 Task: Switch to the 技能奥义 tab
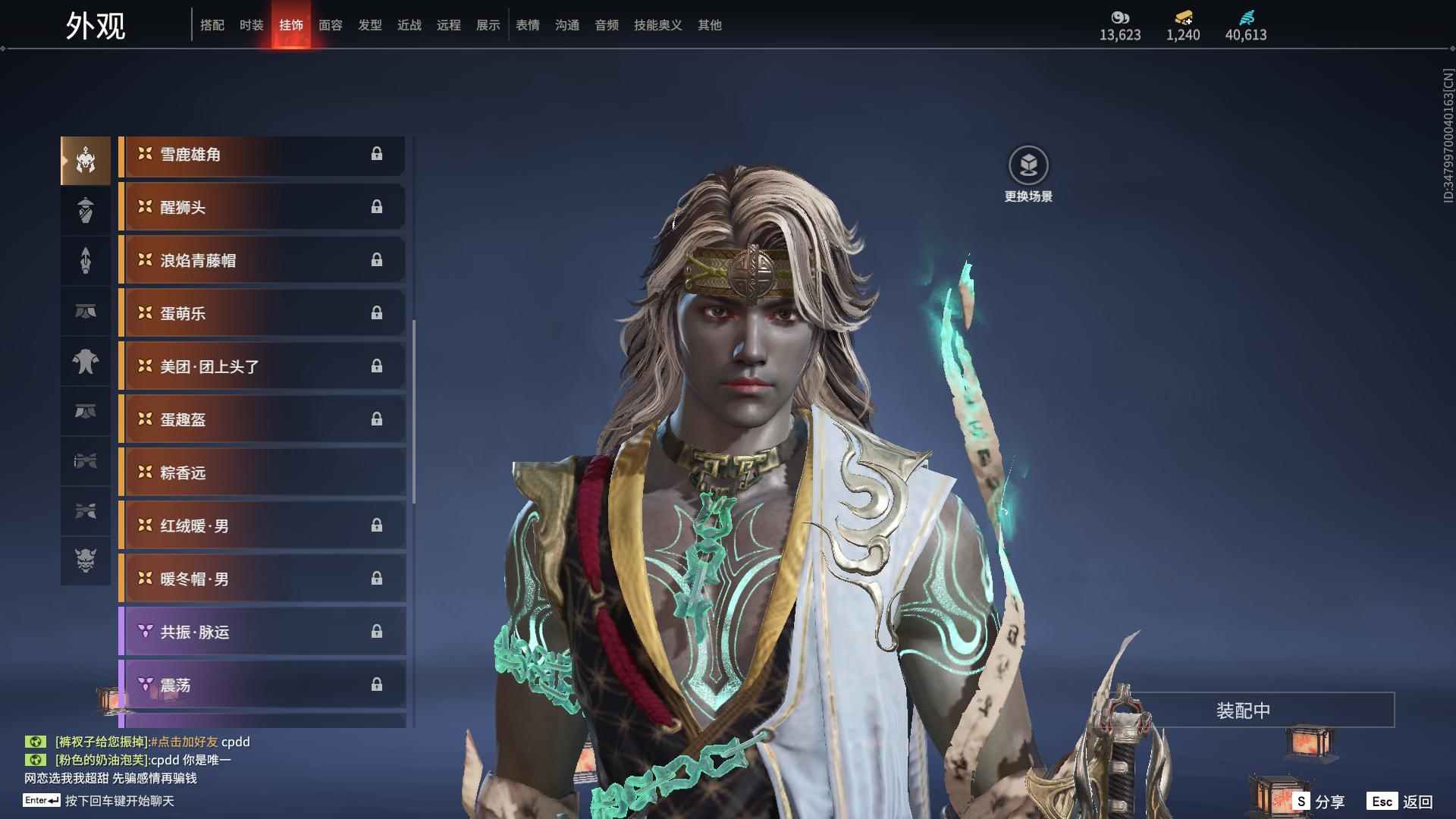coord(657,25)
